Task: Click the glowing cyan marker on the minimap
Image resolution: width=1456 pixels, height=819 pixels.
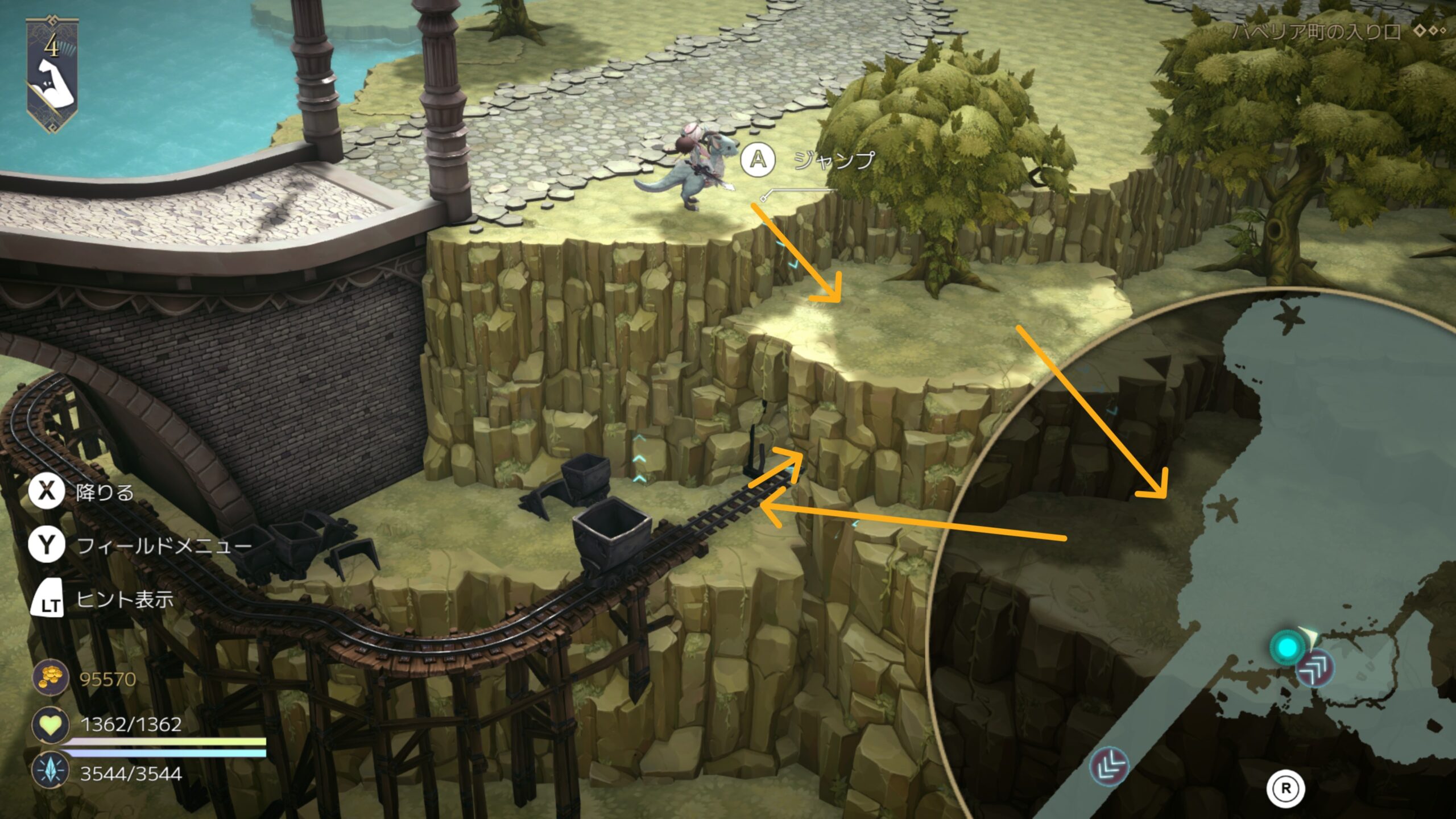Action: click(1288, 647)
